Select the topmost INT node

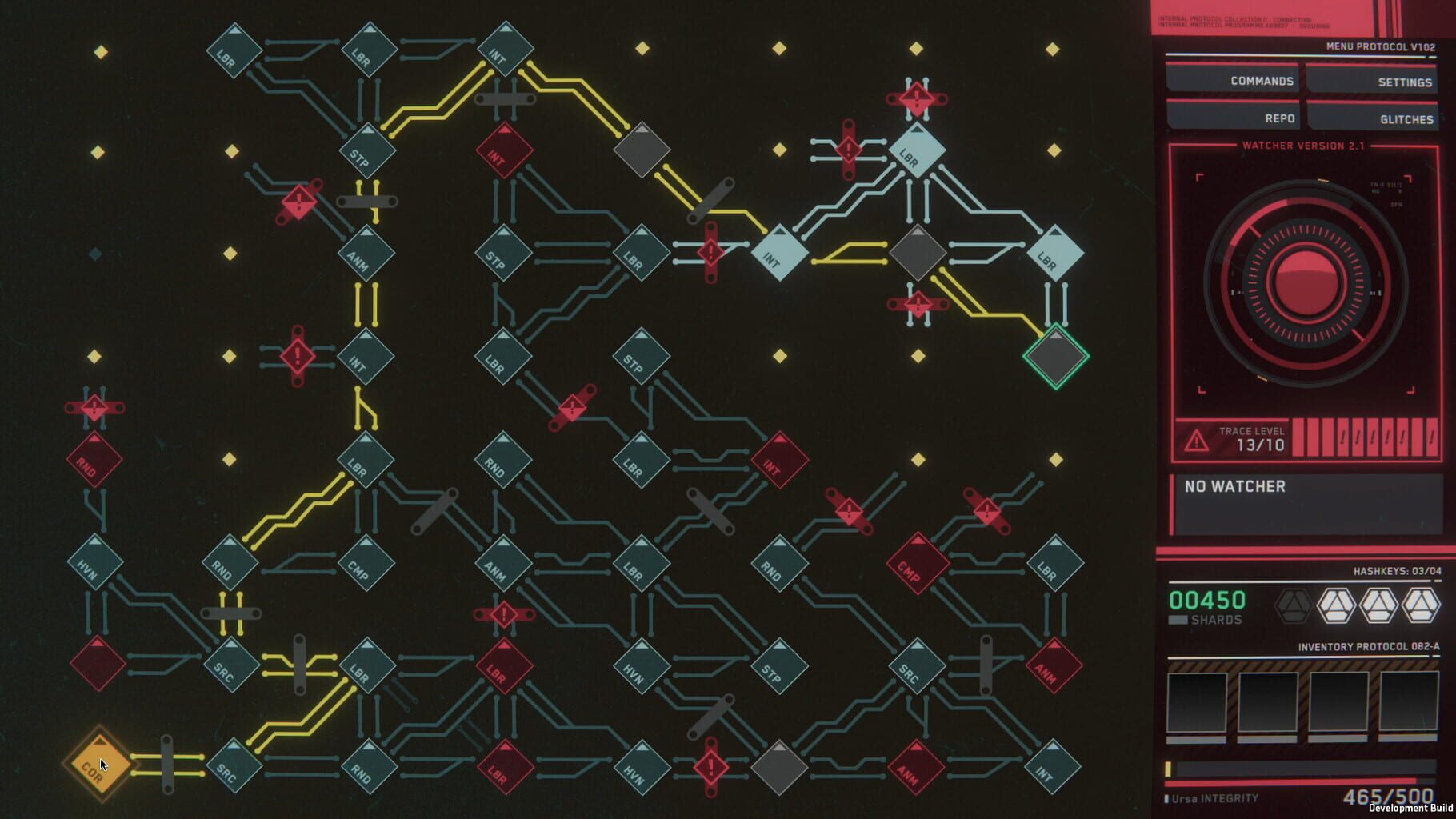click(504, 48)
